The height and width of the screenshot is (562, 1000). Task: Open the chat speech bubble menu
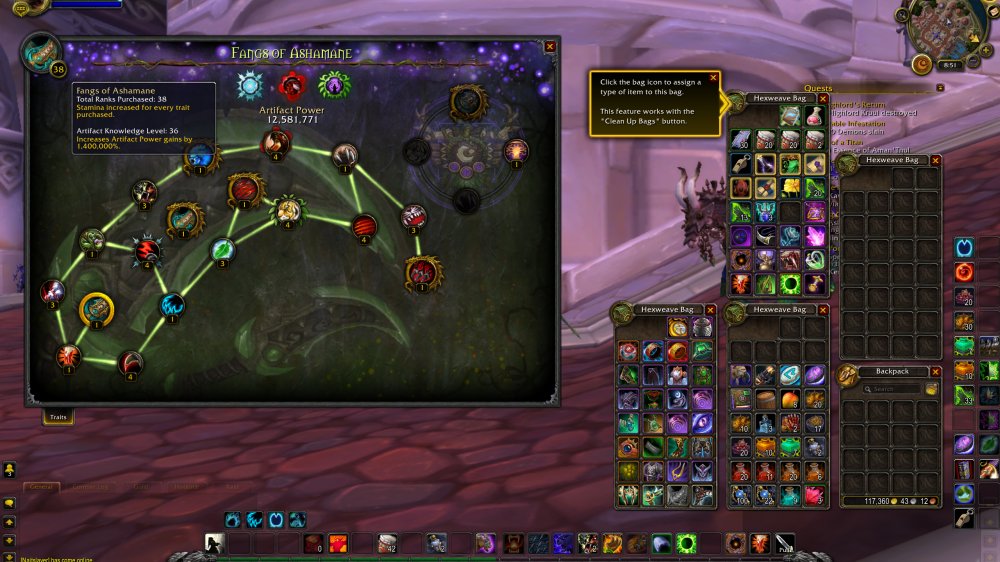pos(9,503)
